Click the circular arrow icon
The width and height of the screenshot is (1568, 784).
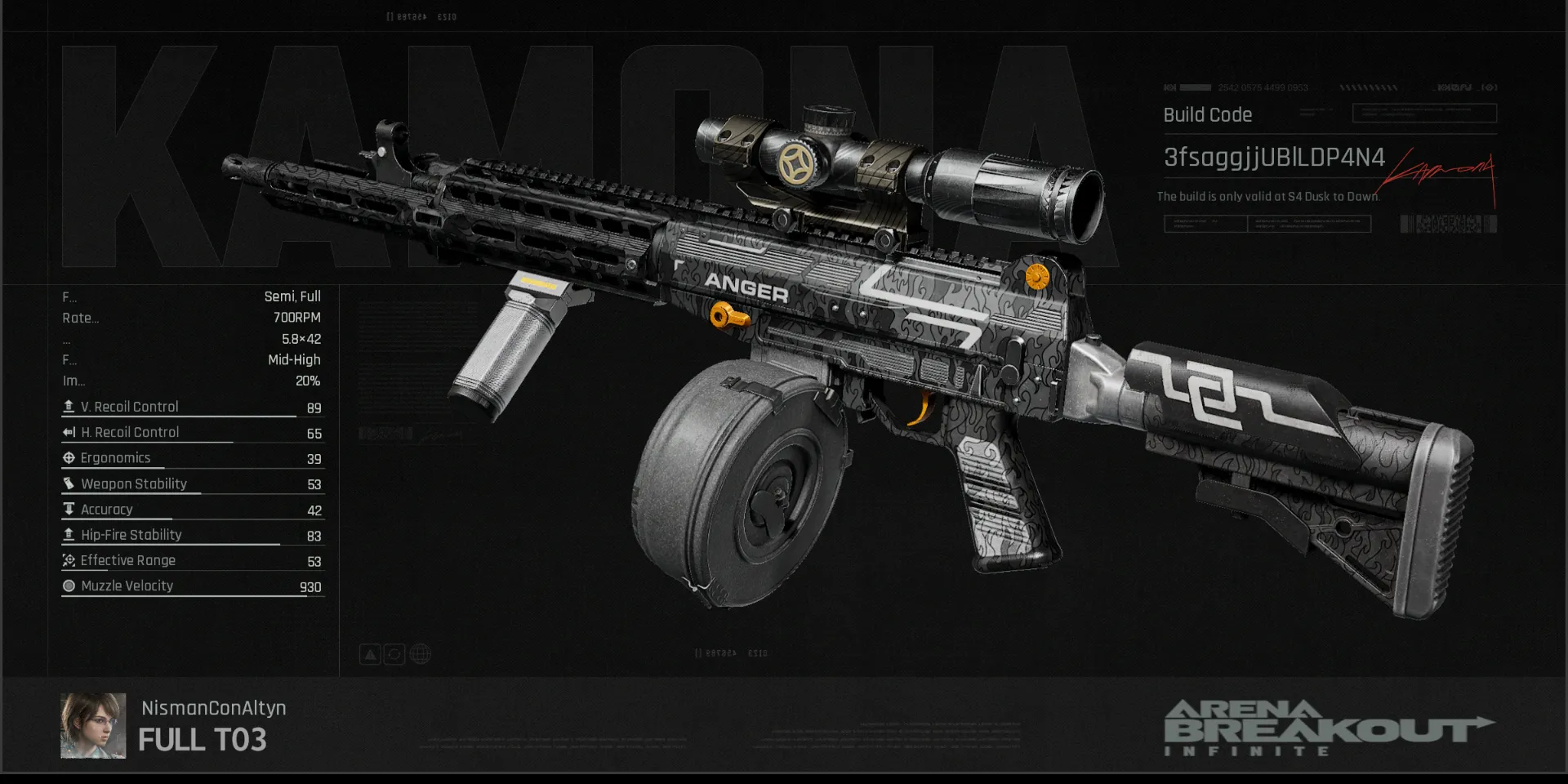pos(394,654)
